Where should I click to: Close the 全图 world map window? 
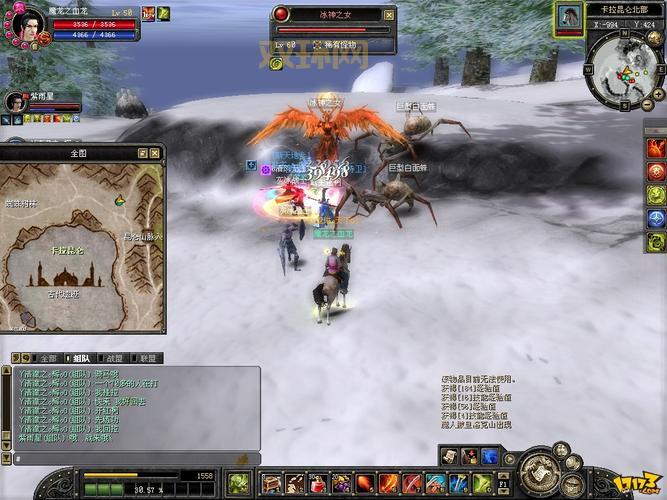click(x=156, y=153)
